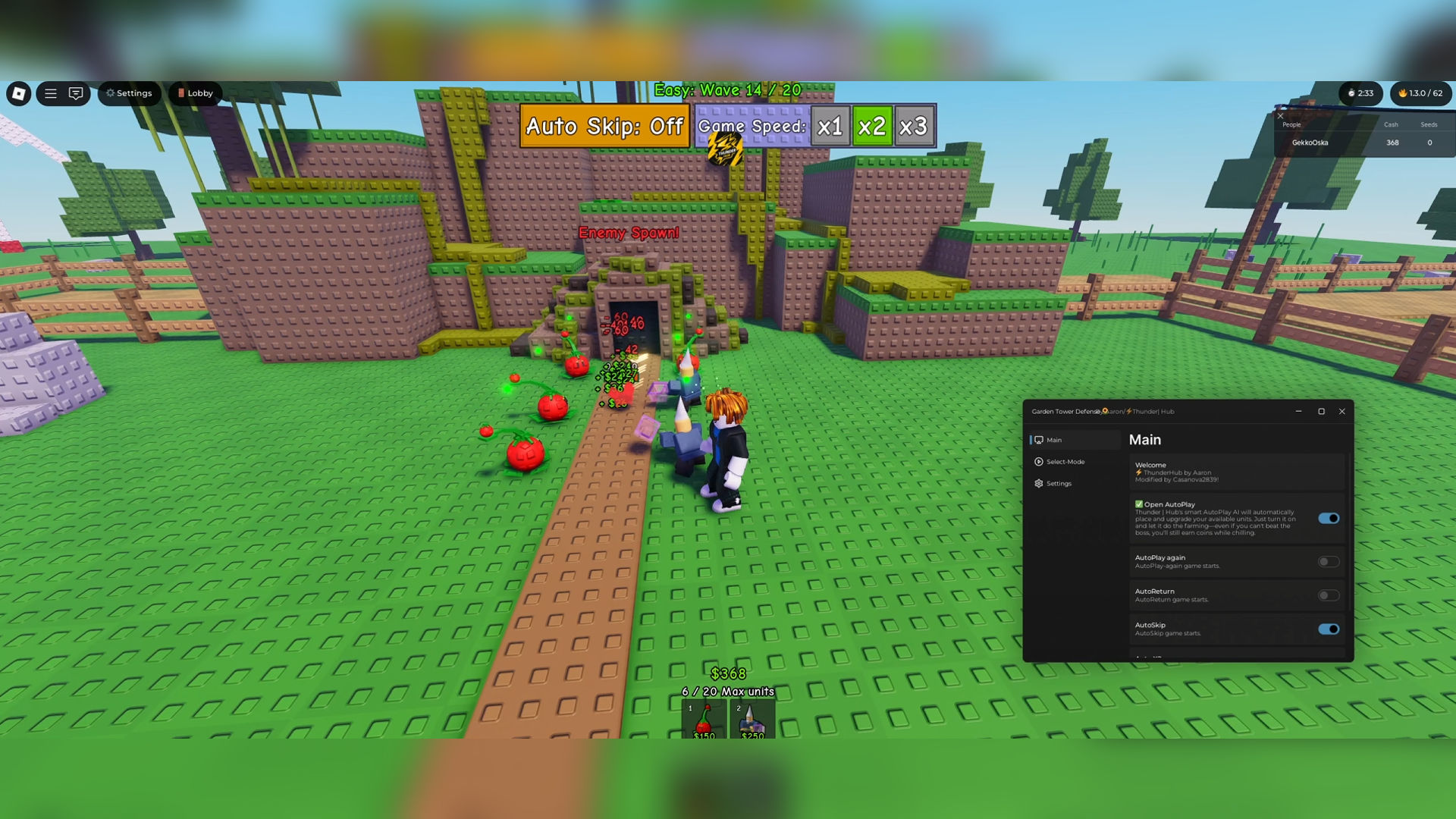The width and height of the screenshot is (1456, 819).
Task: Toggle the Auto Skip: Off button
Action: 604,126
